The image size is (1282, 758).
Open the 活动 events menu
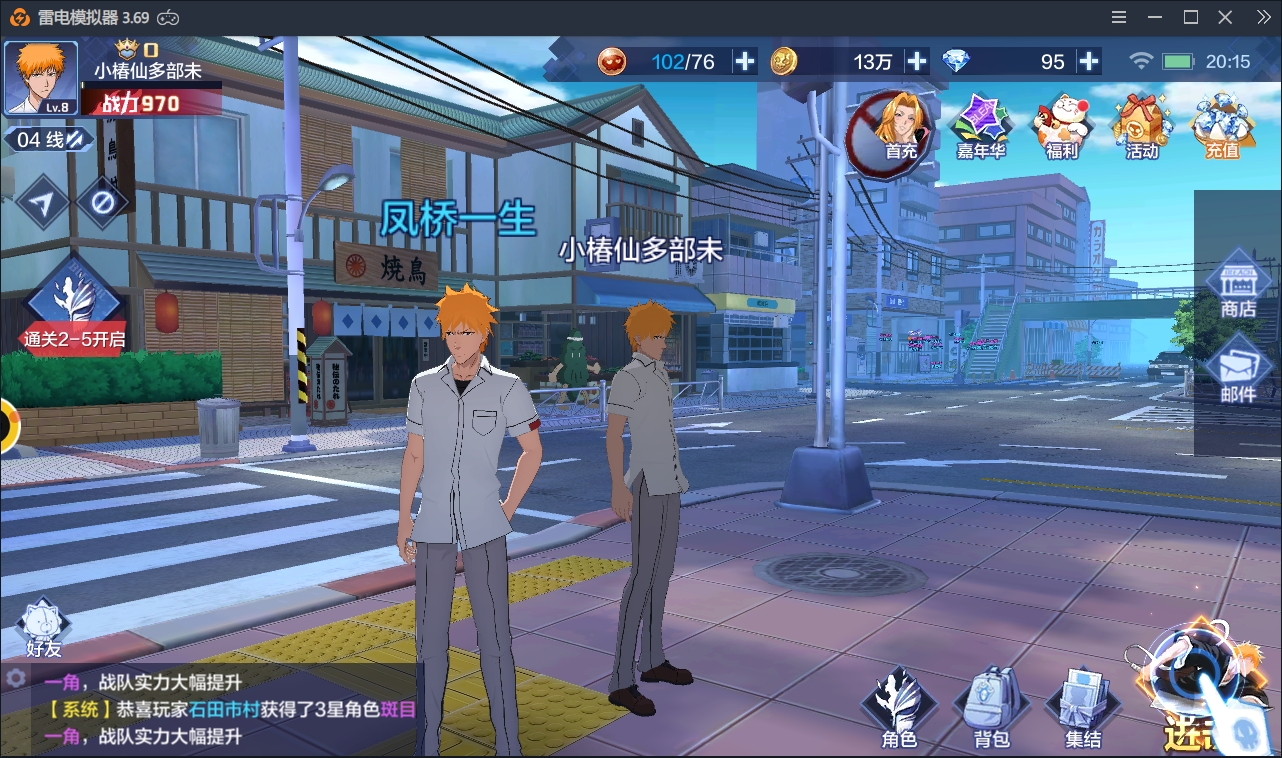[x=1141, y=127]
